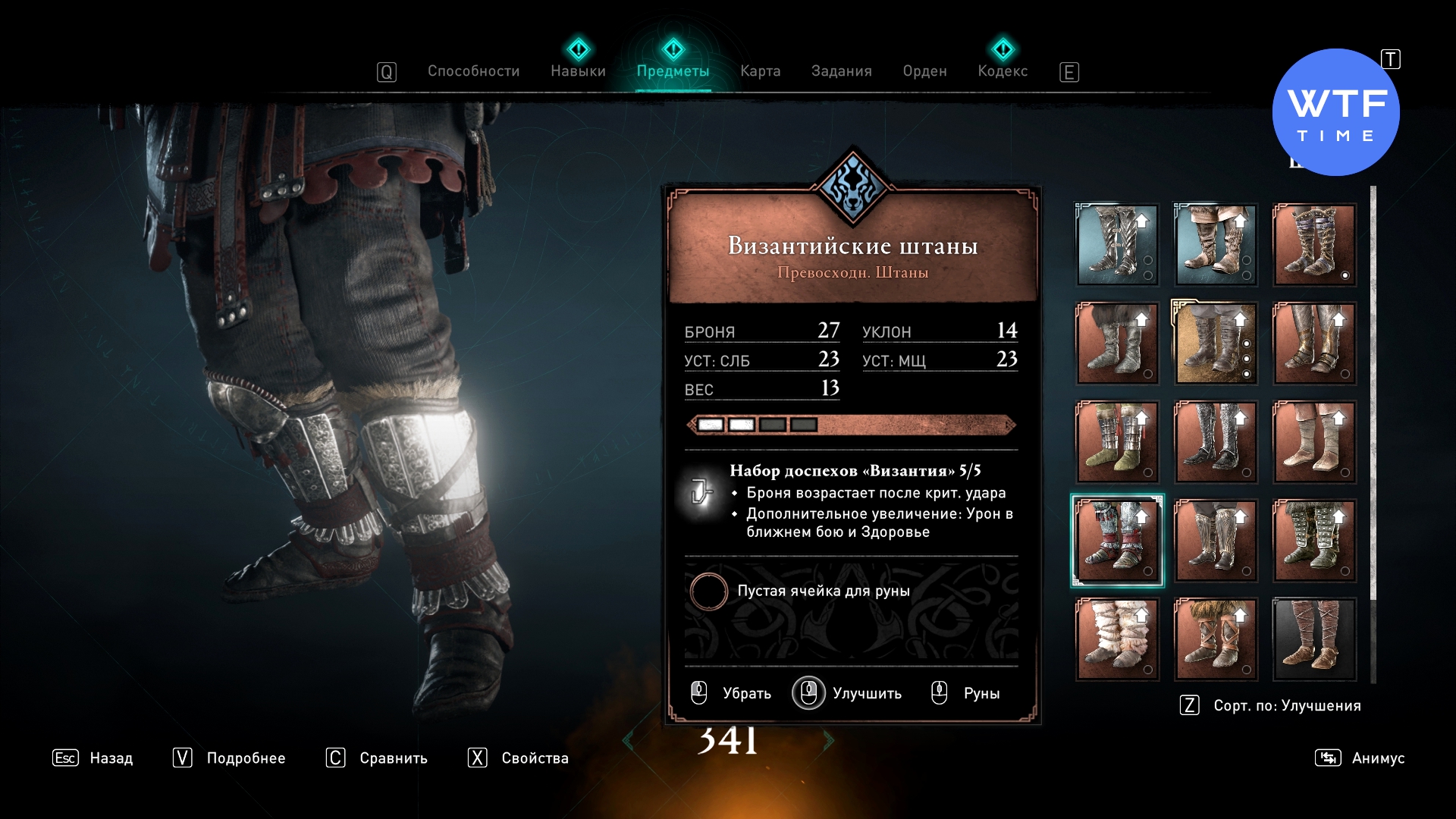
Task: Upgrade the trousers with Улучшить
Action: point(848,693)
